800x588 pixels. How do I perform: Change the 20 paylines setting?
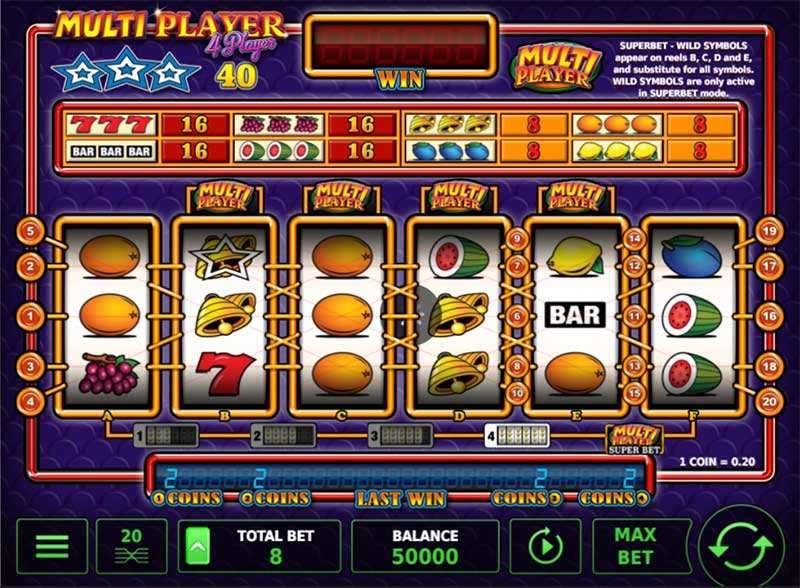point(131,546)
